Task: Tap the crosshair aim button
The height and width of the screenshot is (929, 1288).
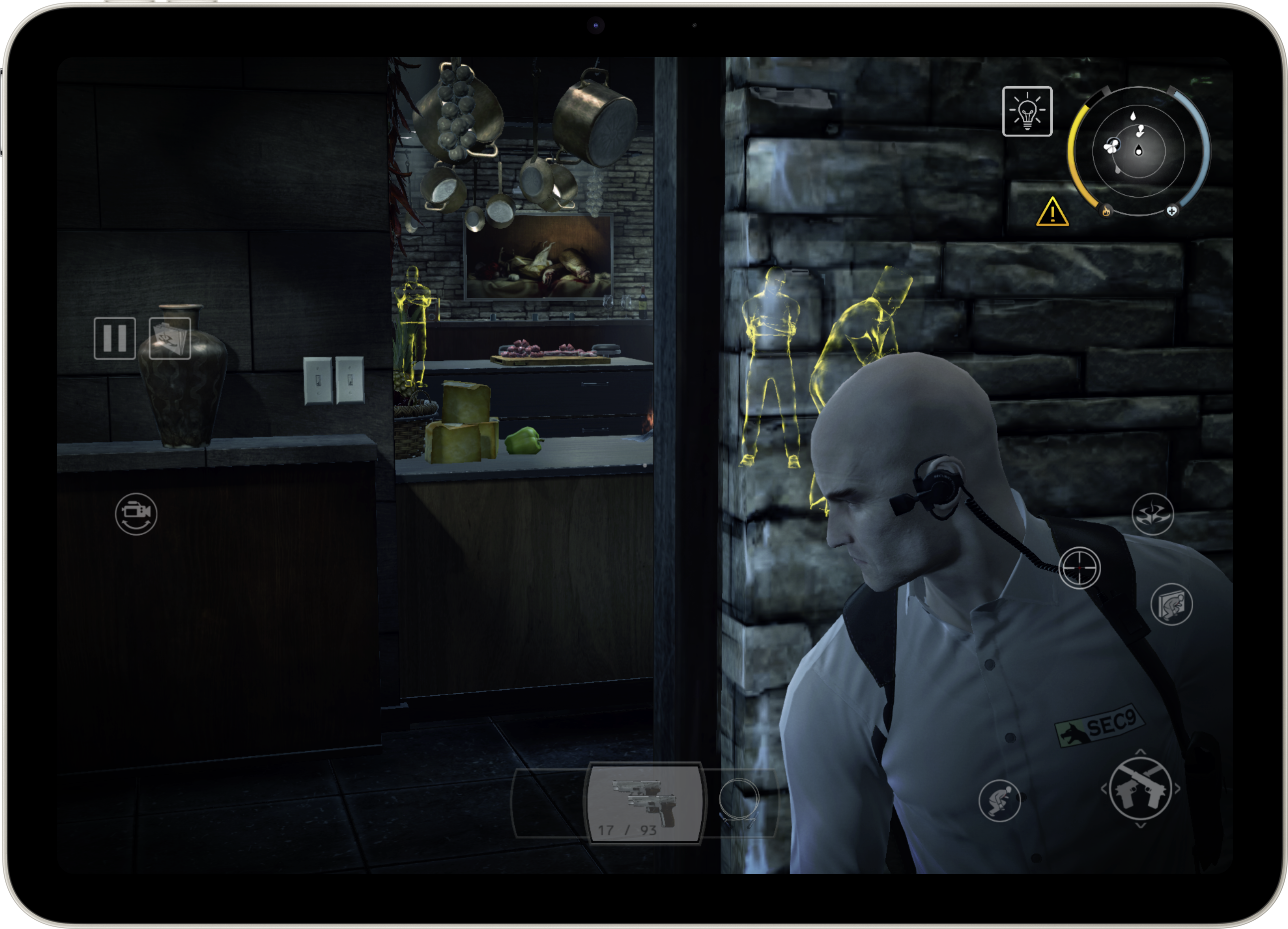Action: coord(1080,568)
